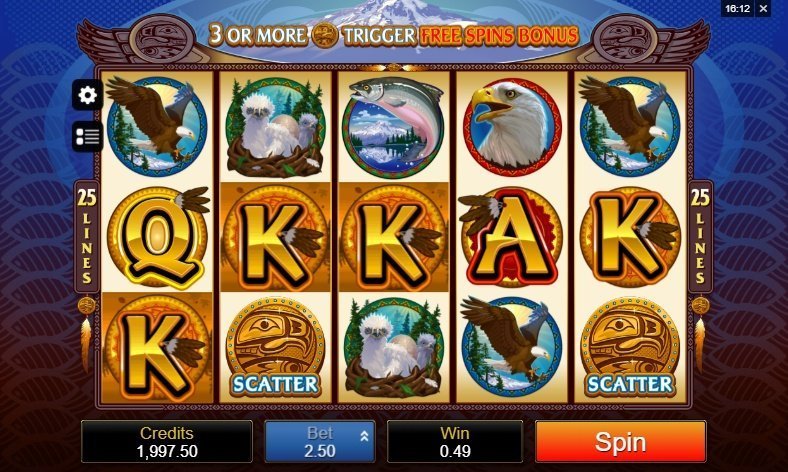
Task: Spin the reels with the Spin button
Action: pos(620,442)
